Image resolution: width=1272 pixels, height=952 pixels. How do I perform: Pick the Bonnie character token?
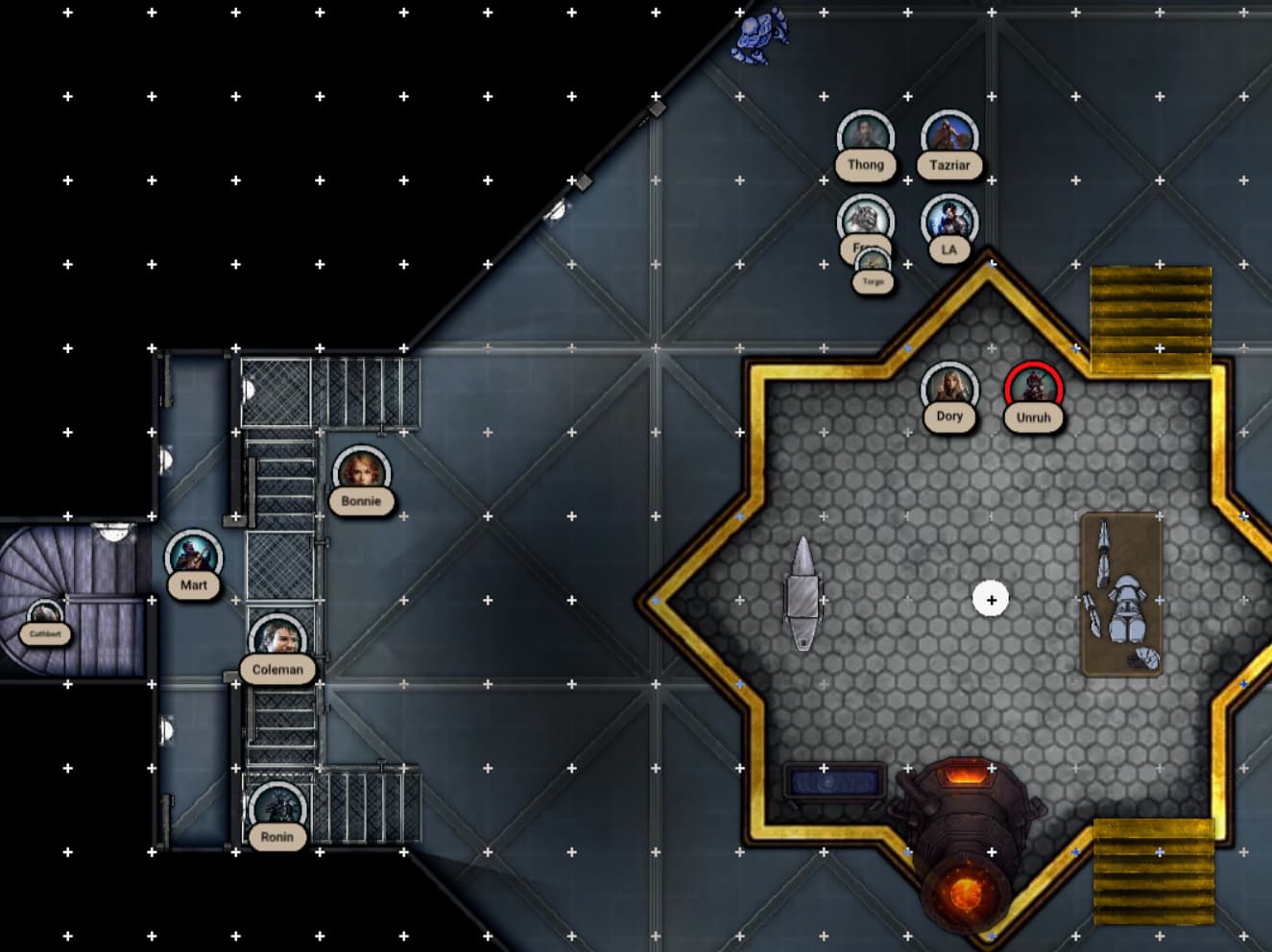click(361, 474)
